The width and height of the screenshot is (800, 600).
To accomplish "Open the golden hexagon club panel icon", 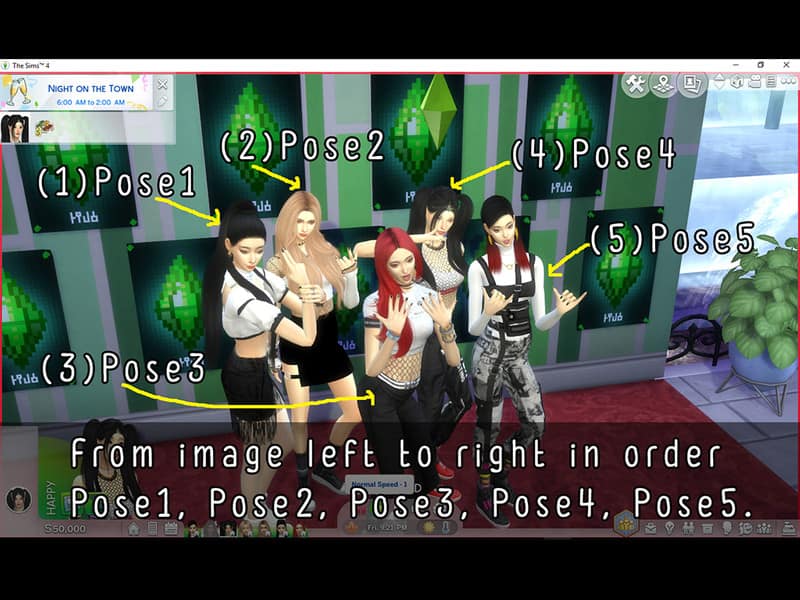I will tap(625, 525).
